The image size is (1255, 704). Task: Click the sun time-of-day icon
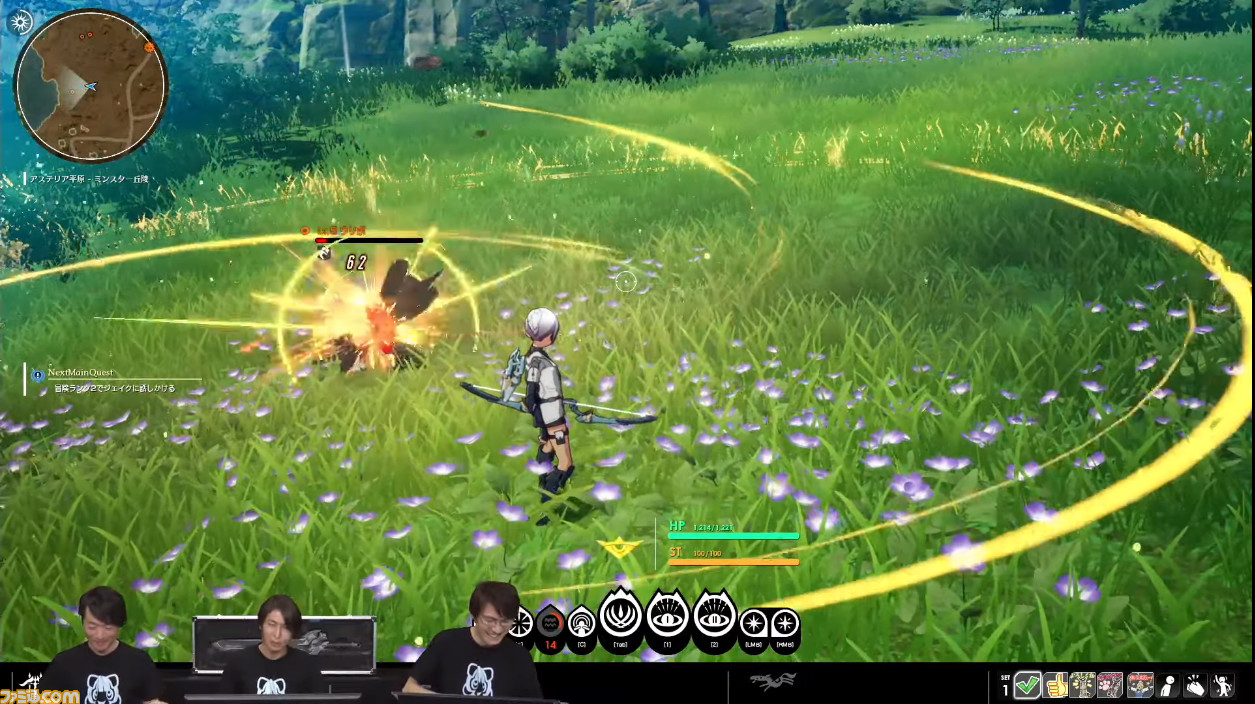coord(19,22)
